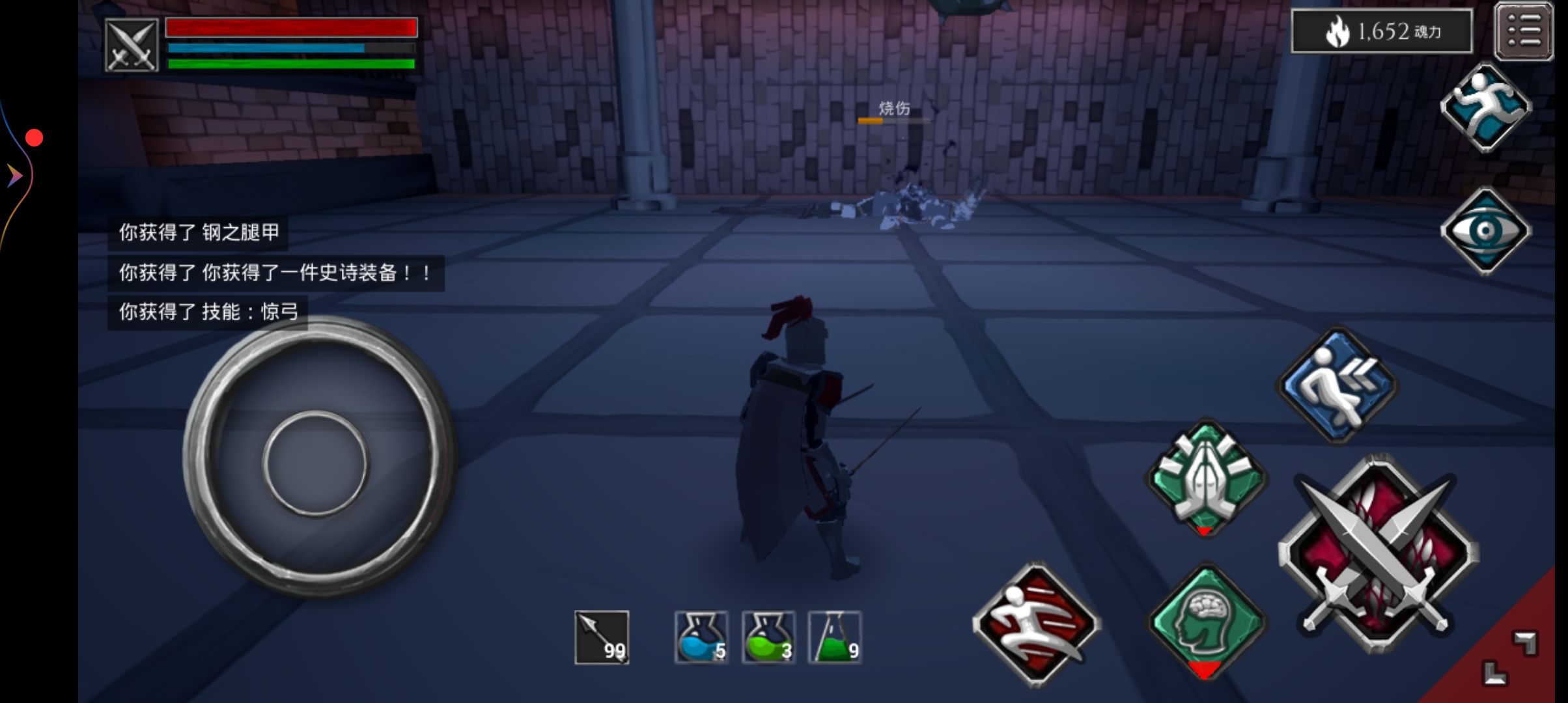Use the triangular green flask
This screenshot has width=1568, height=703.
[835, 637]
